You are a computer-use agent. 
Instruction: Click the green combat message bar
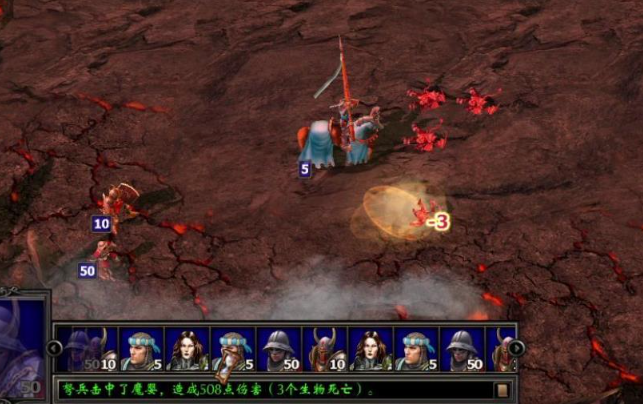[270, 389]
